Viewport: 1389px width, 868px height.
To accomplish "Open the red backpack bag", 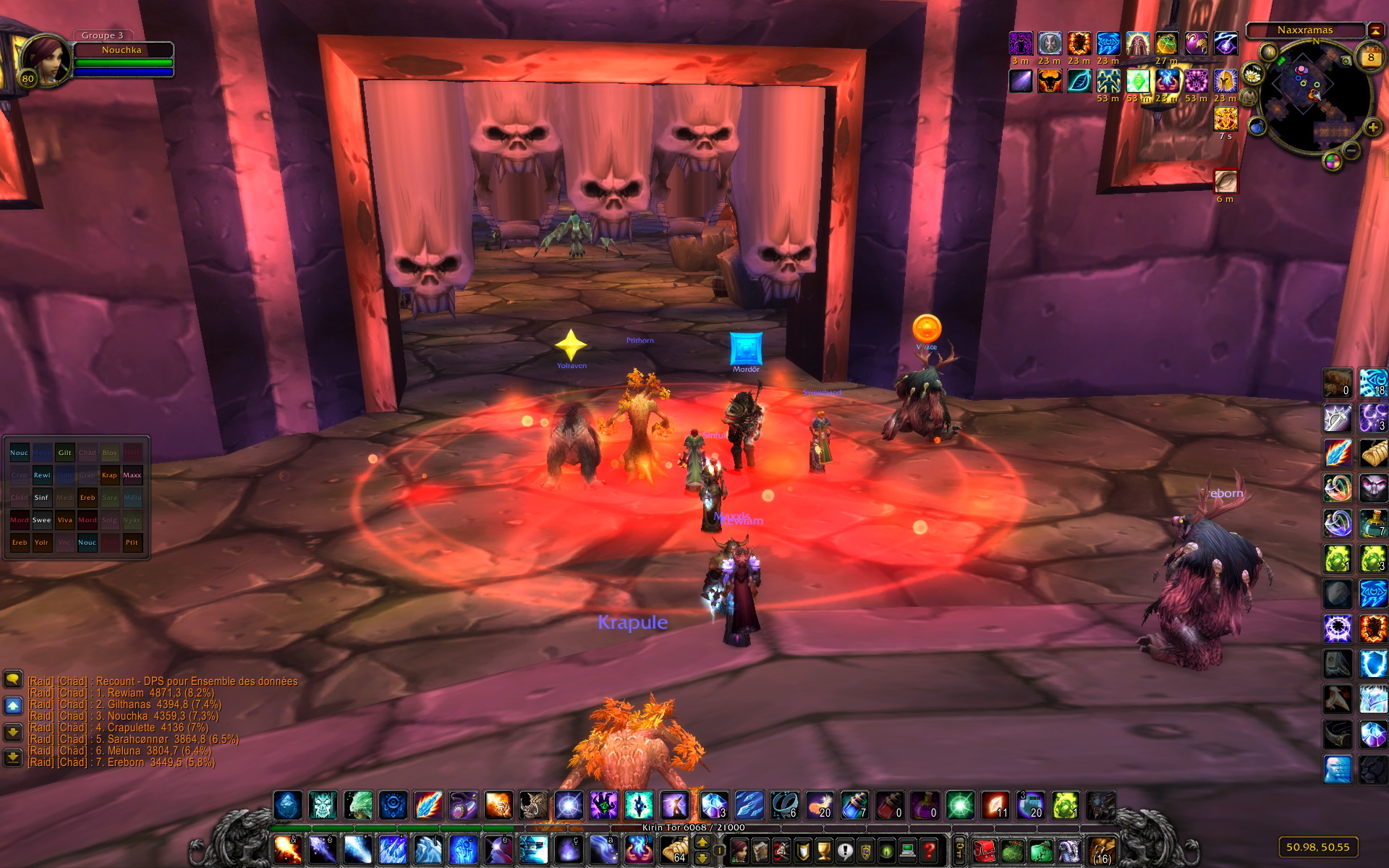I will tap(983, 850).
